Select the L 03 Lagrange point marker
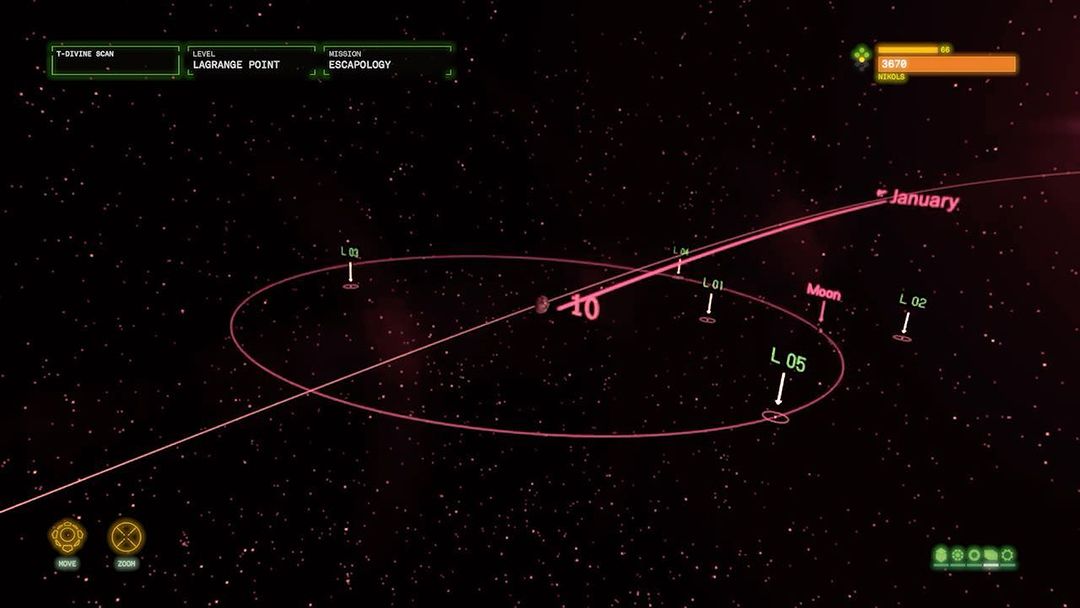The width and height of the screenshot is (1080, 608). coord(350,286)
